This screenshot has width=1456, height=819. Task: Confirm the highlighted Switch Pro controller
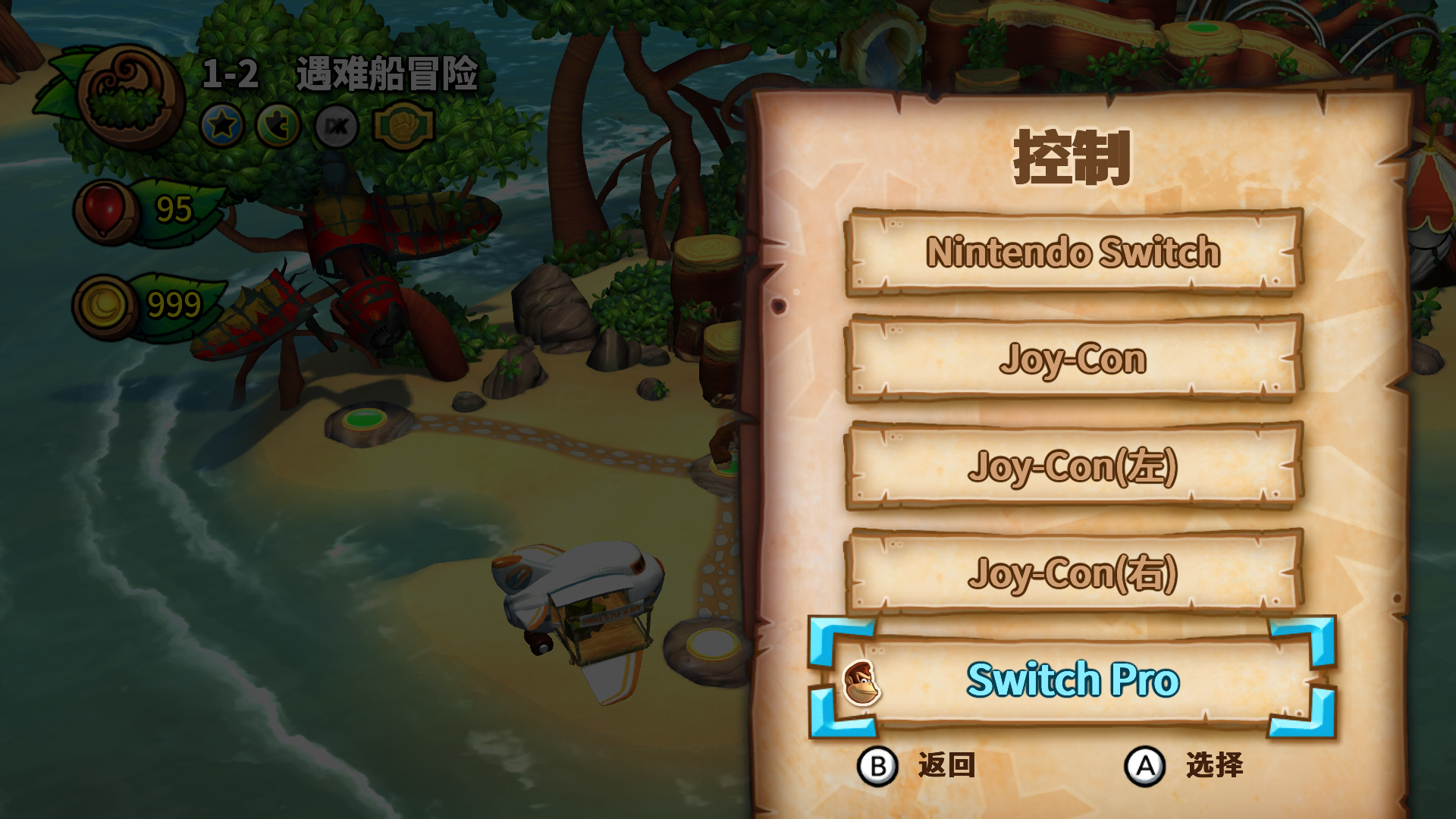(1072, 680)
